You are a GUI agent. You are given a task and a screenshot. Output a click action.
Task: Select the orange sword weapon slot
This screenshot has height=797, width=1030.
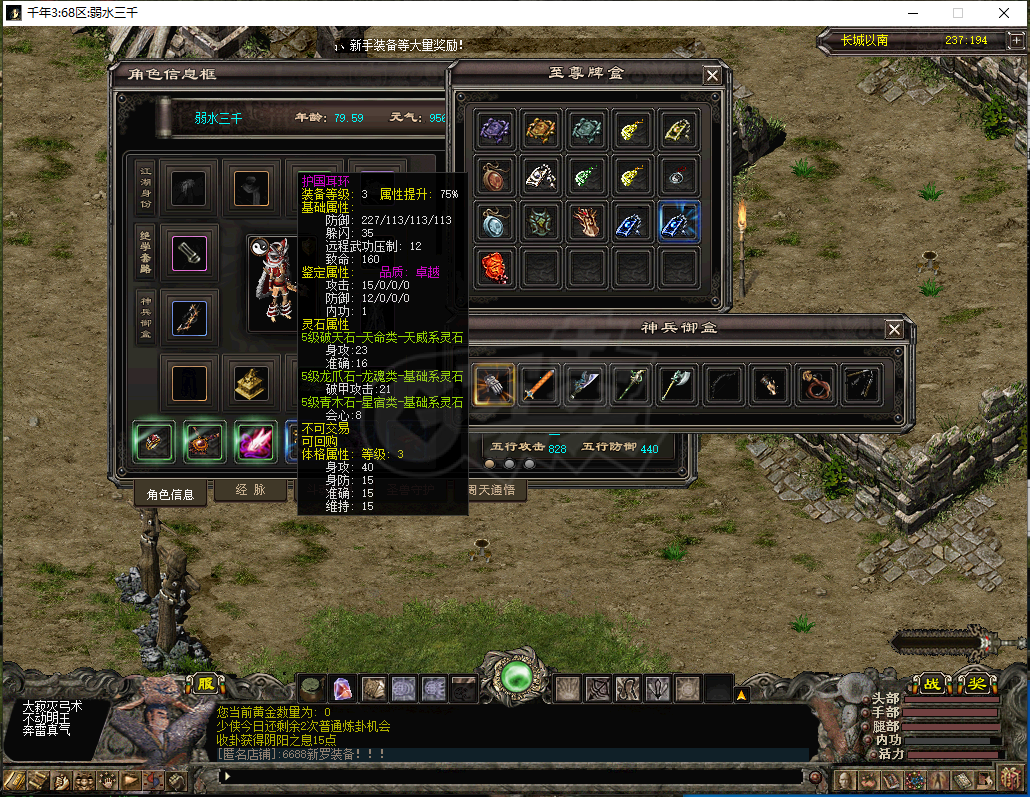click(539, 384)
